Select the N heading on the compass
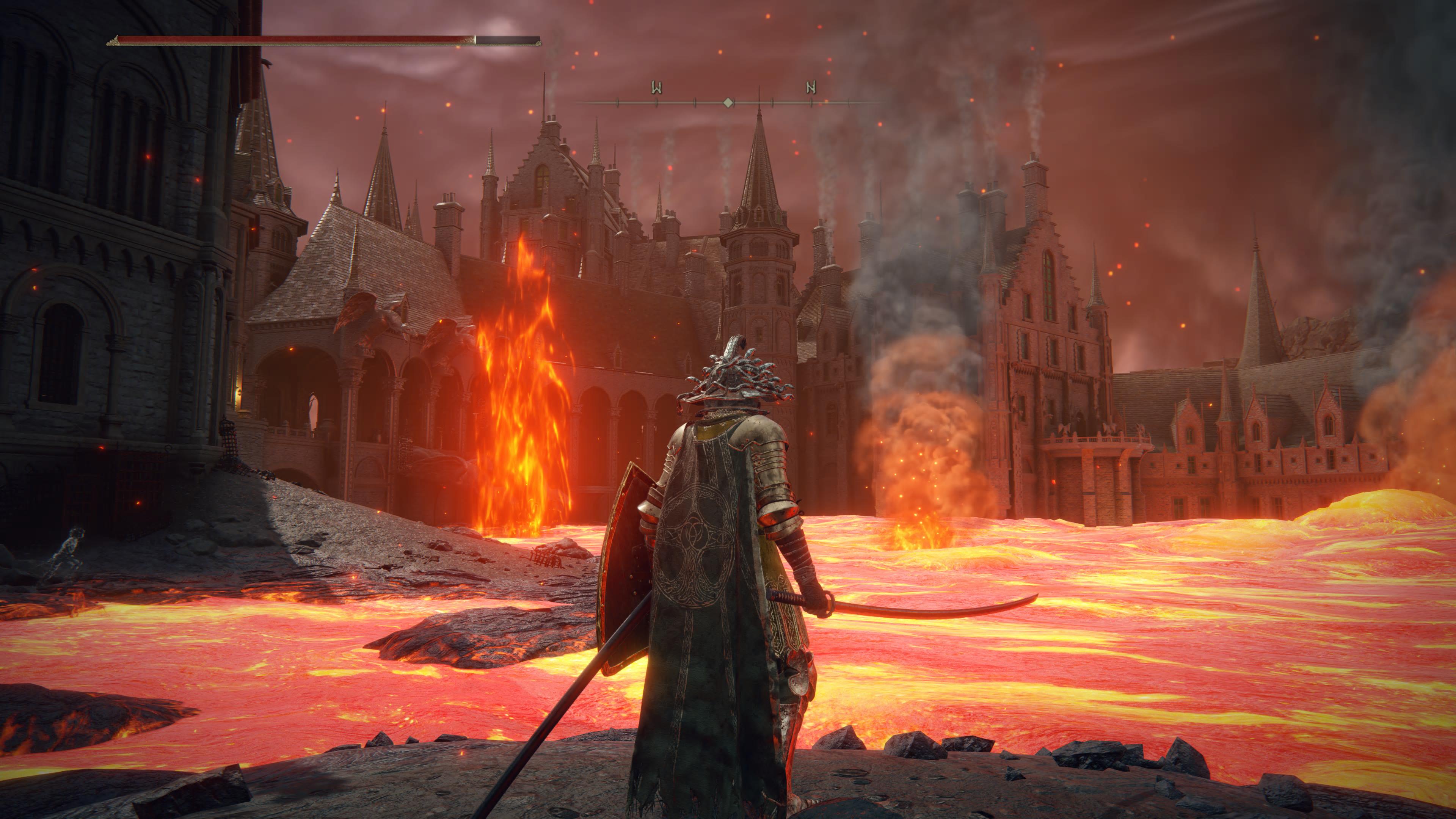Image resolution: width=1456 pixels, height=819 pixels. click(811, 87)
